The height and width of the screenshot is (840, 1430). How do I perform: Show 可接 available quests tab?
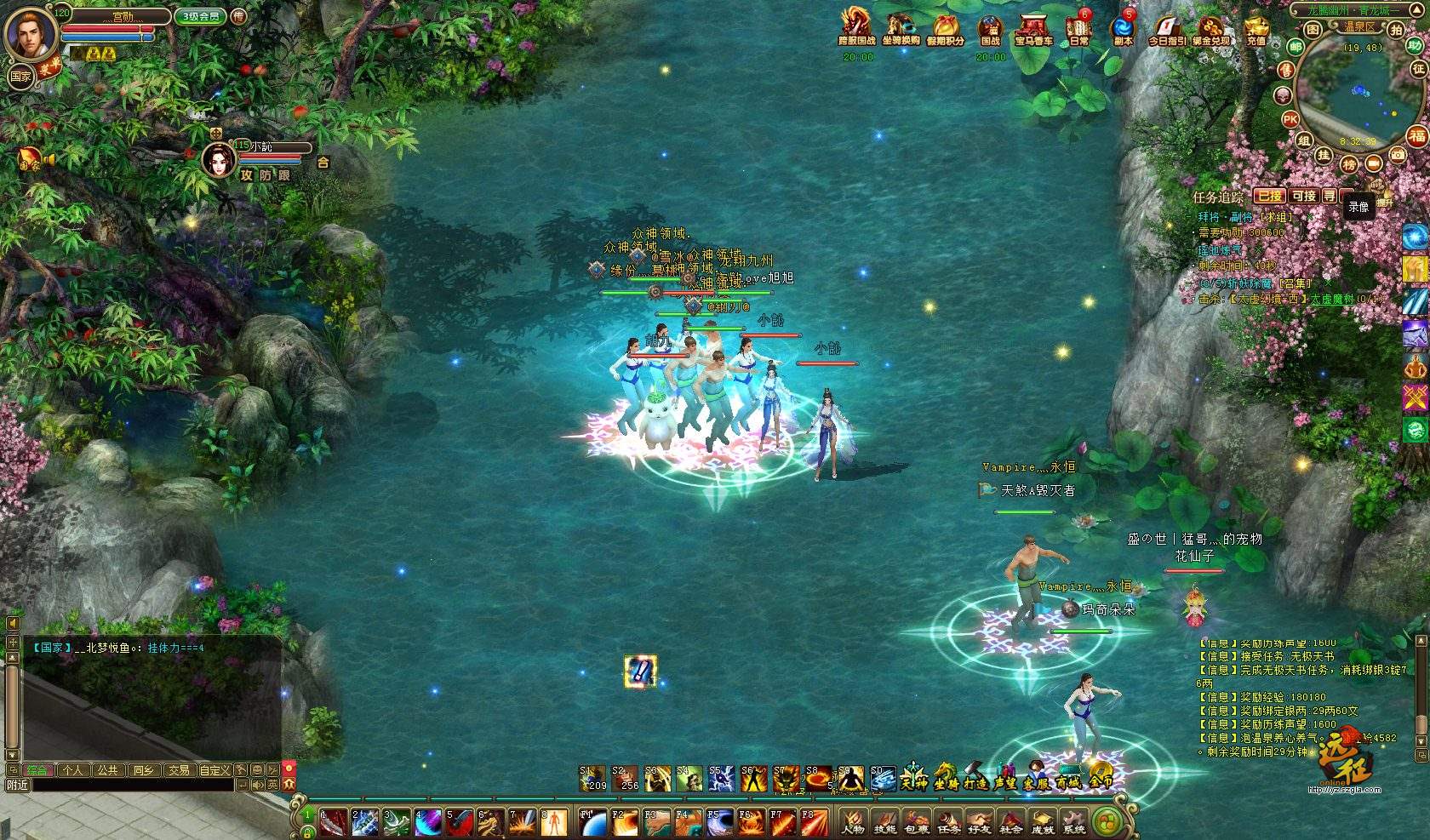pyautogui.click(x=1303, y=196)
